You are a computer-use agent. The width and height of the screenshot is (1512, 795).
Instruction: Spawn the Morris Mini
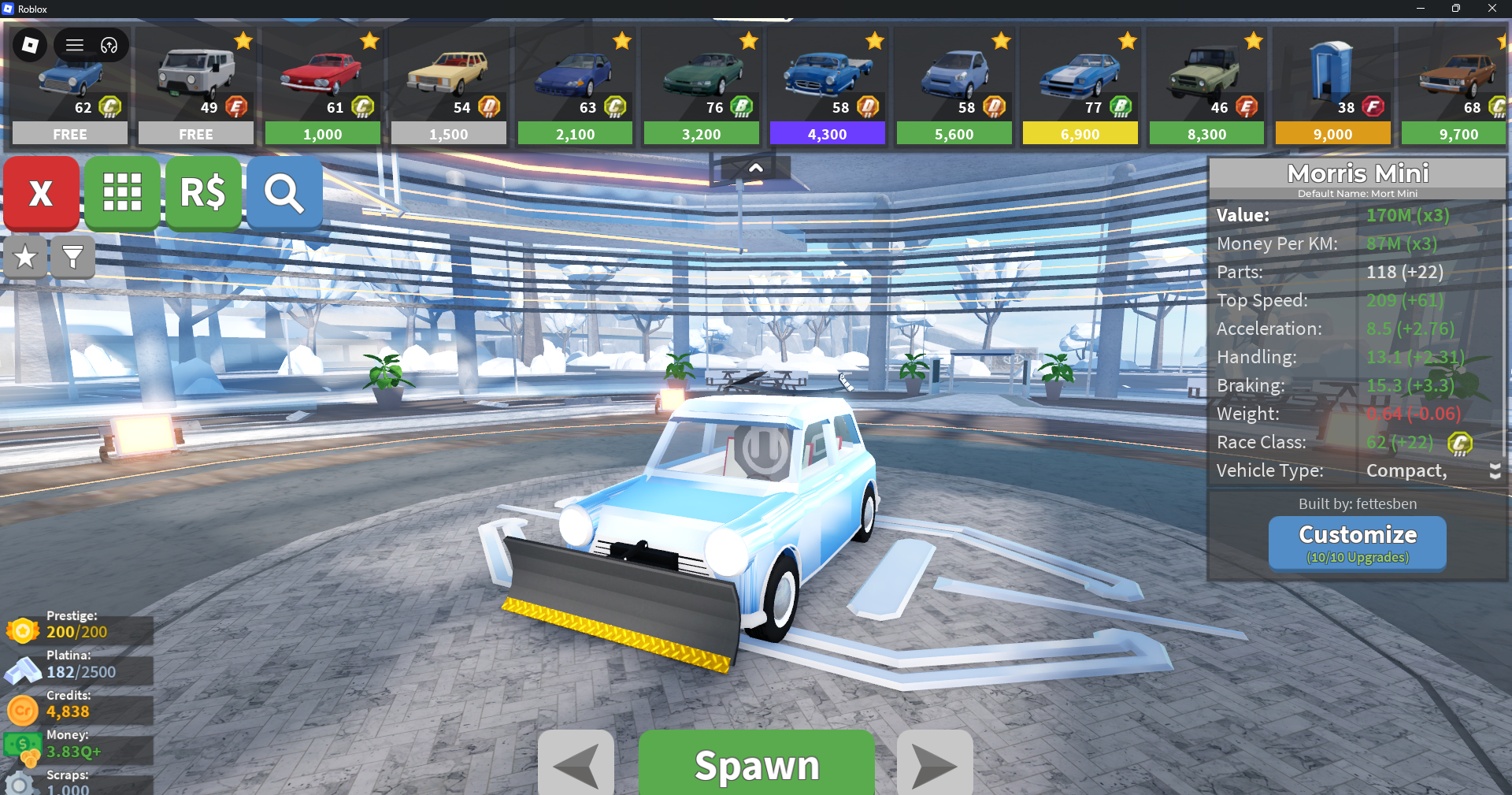tap(756, 764)
